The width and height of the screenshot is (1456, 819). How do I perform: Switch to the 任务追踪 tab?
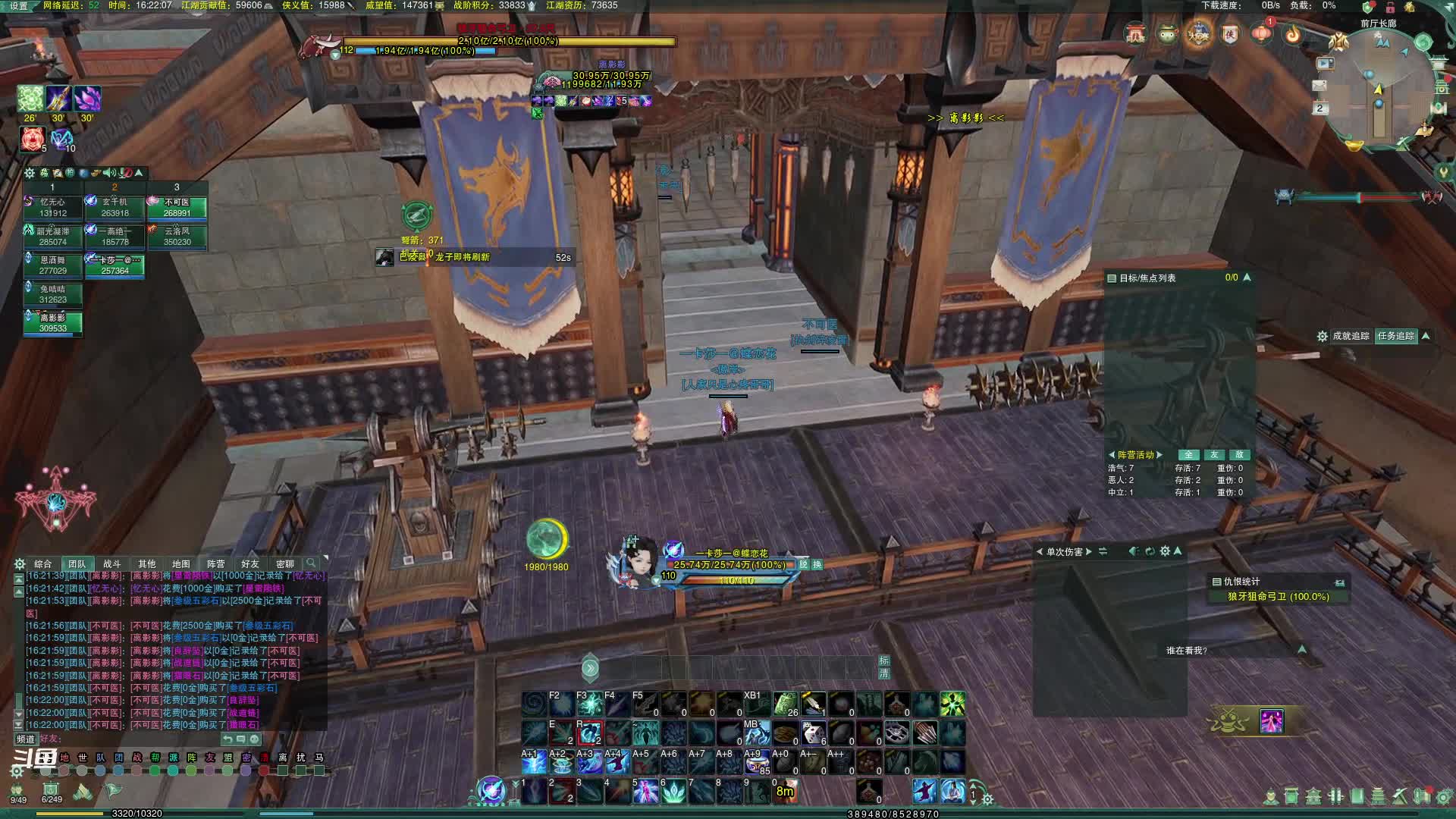(1395, 336)
